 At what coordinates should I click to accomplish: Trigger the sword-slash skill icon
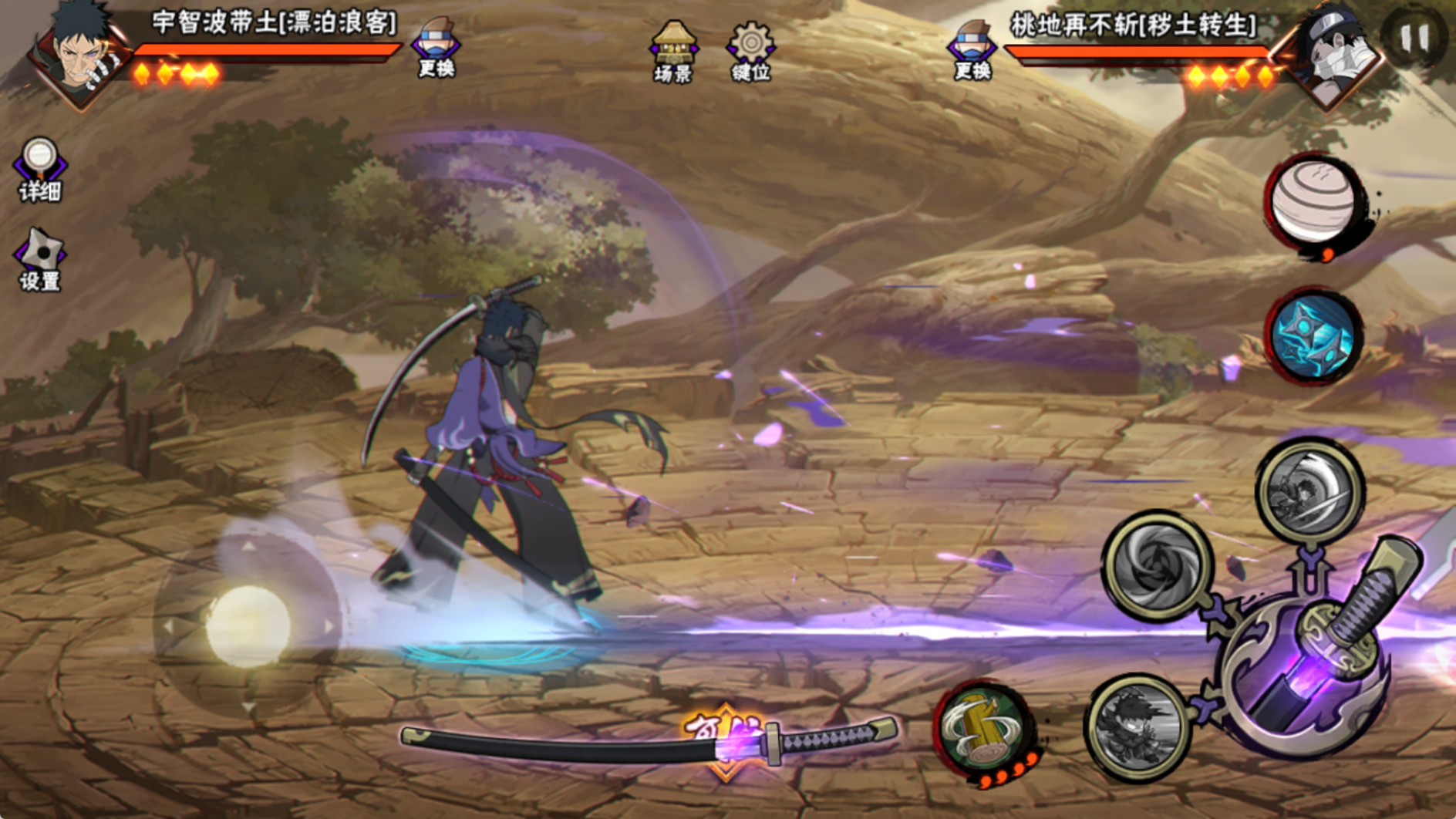coord(1309,490)
